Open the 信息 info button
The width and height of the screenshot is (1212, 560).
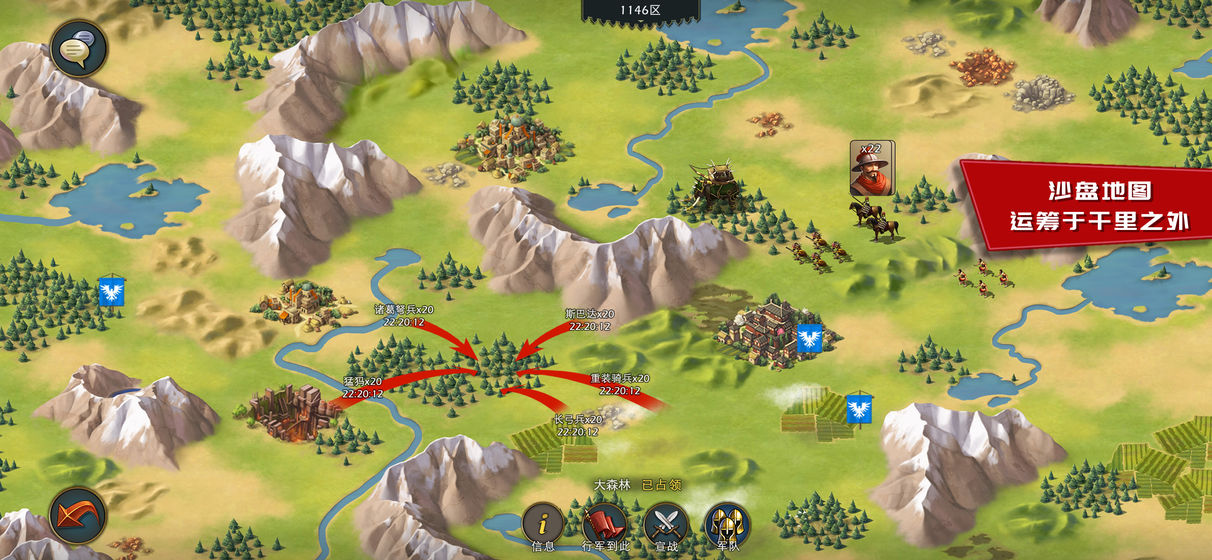click(x=543, y=524)
